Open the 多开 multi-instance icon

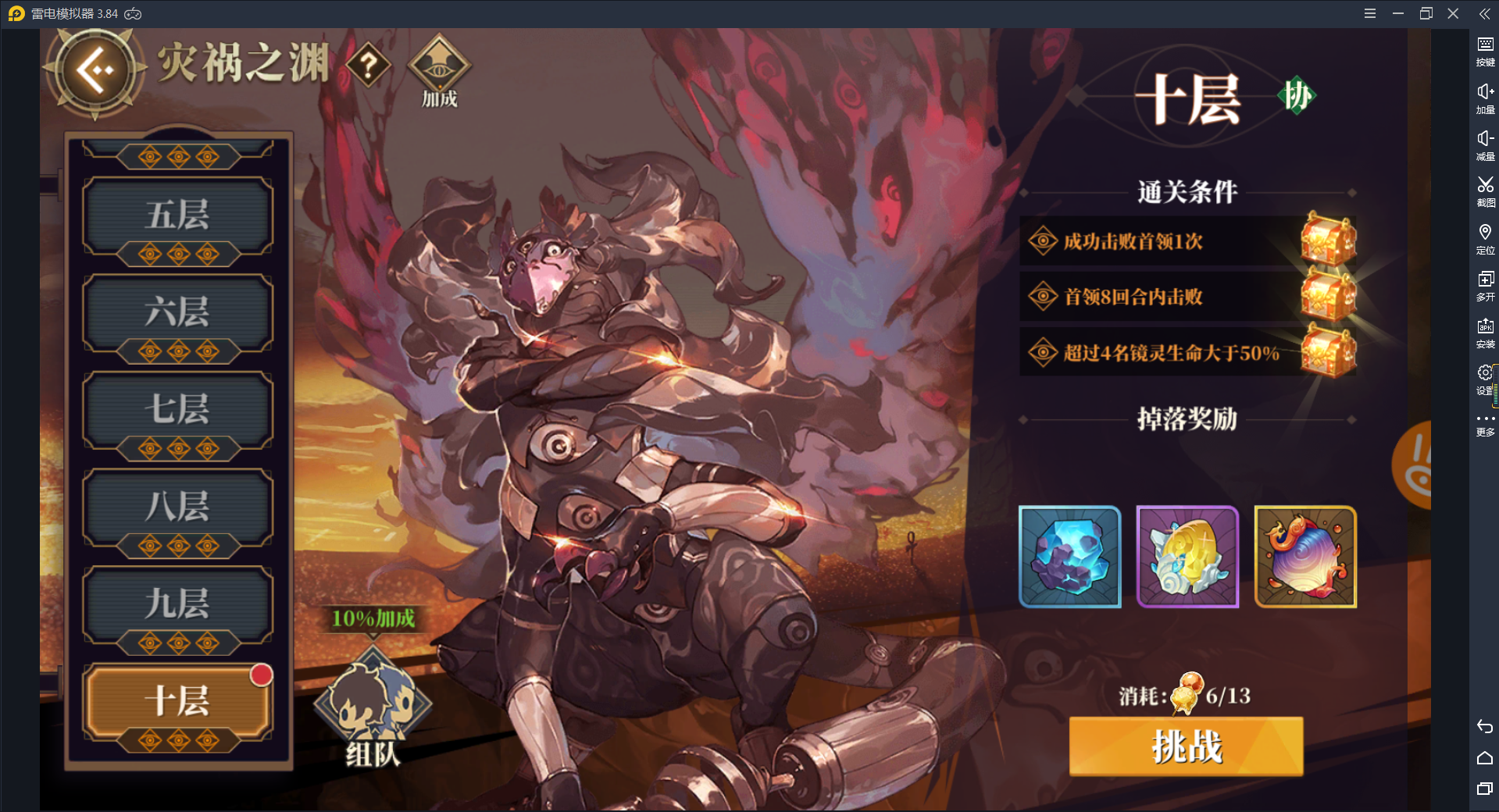(x=1485, y=286)
